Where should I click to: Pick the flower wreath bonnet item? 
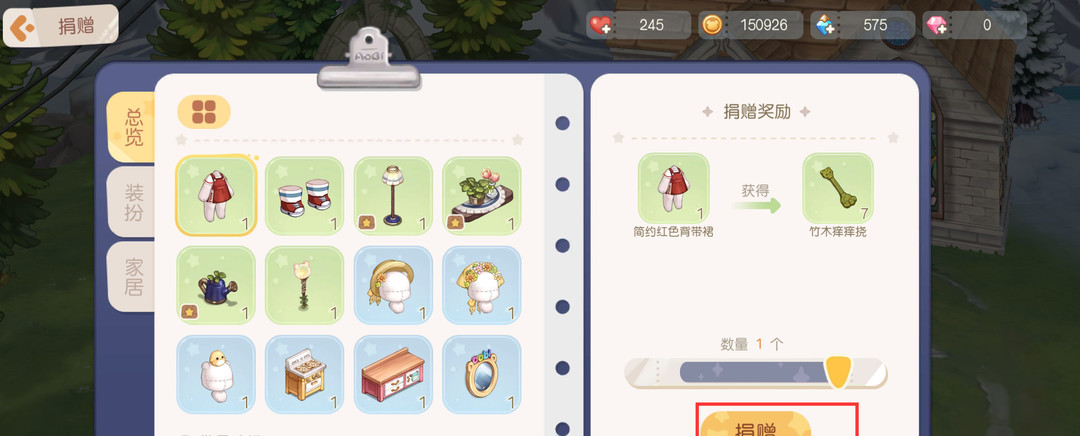click(481, 285)
